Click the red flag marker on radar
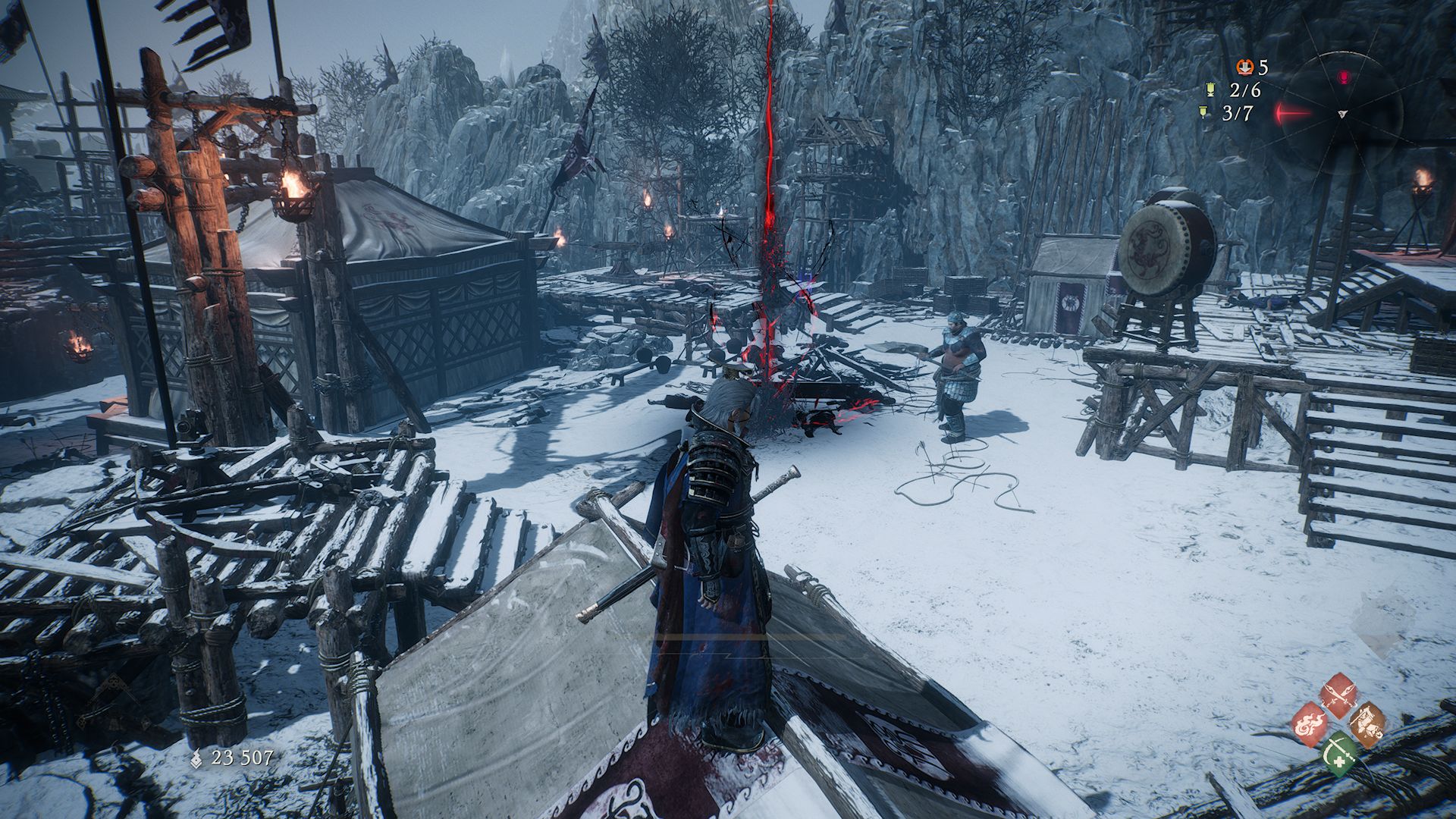This screenshot has height=819, width=1456. click(1344, 77)
